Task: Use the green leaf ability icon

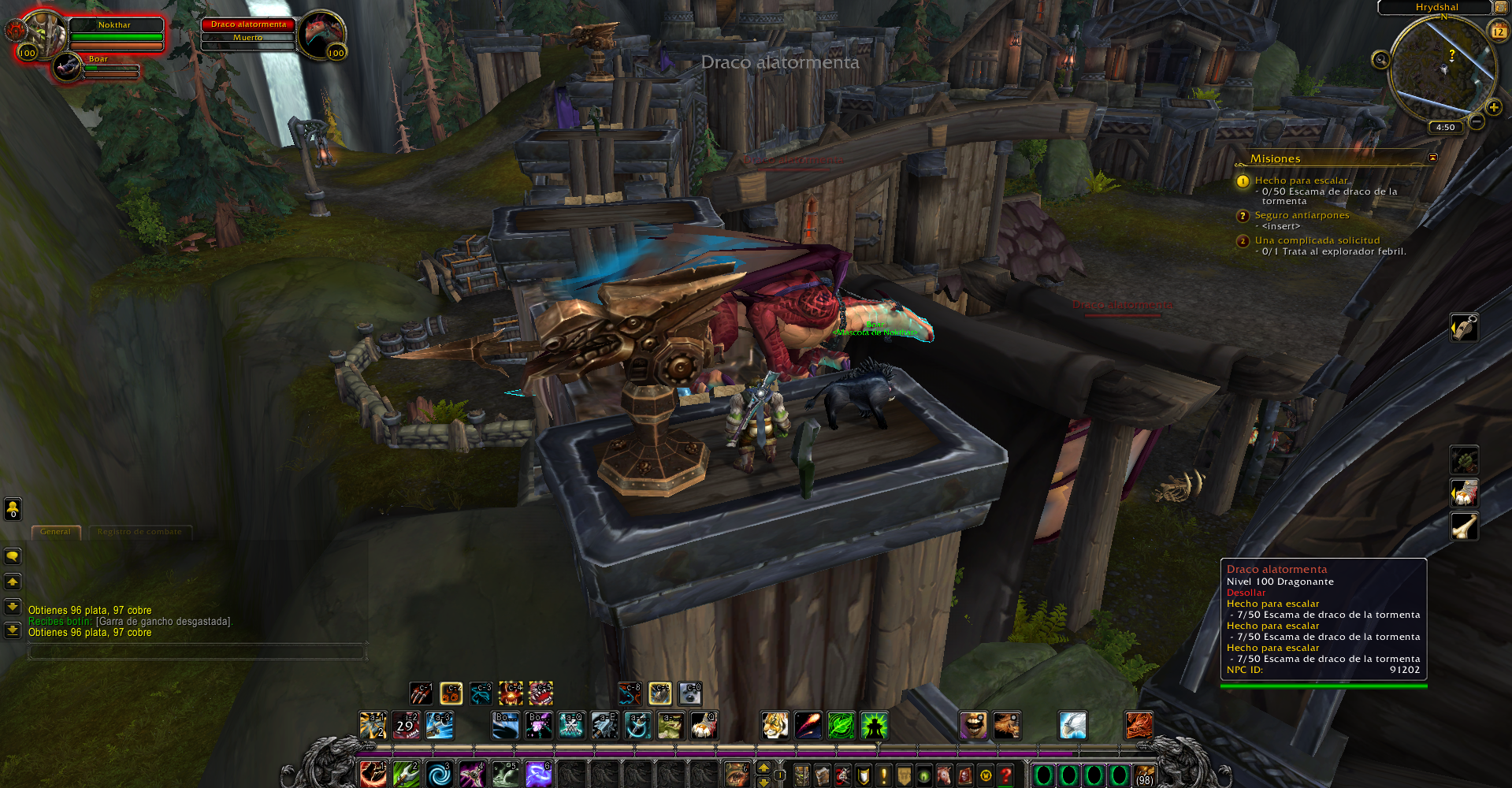Action: click(841, 725)
